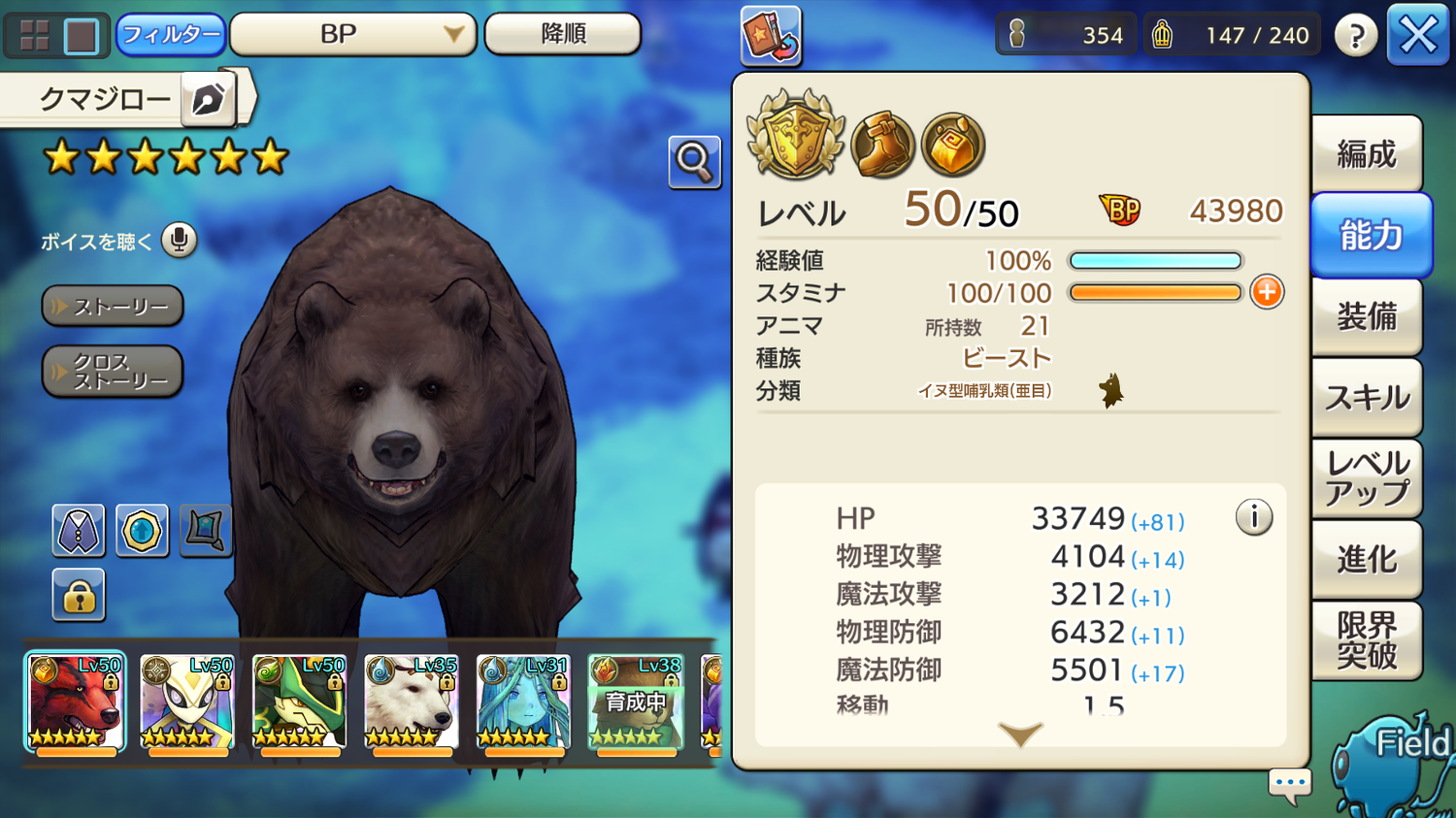Close the character screen with the X

click(1417, 36)
